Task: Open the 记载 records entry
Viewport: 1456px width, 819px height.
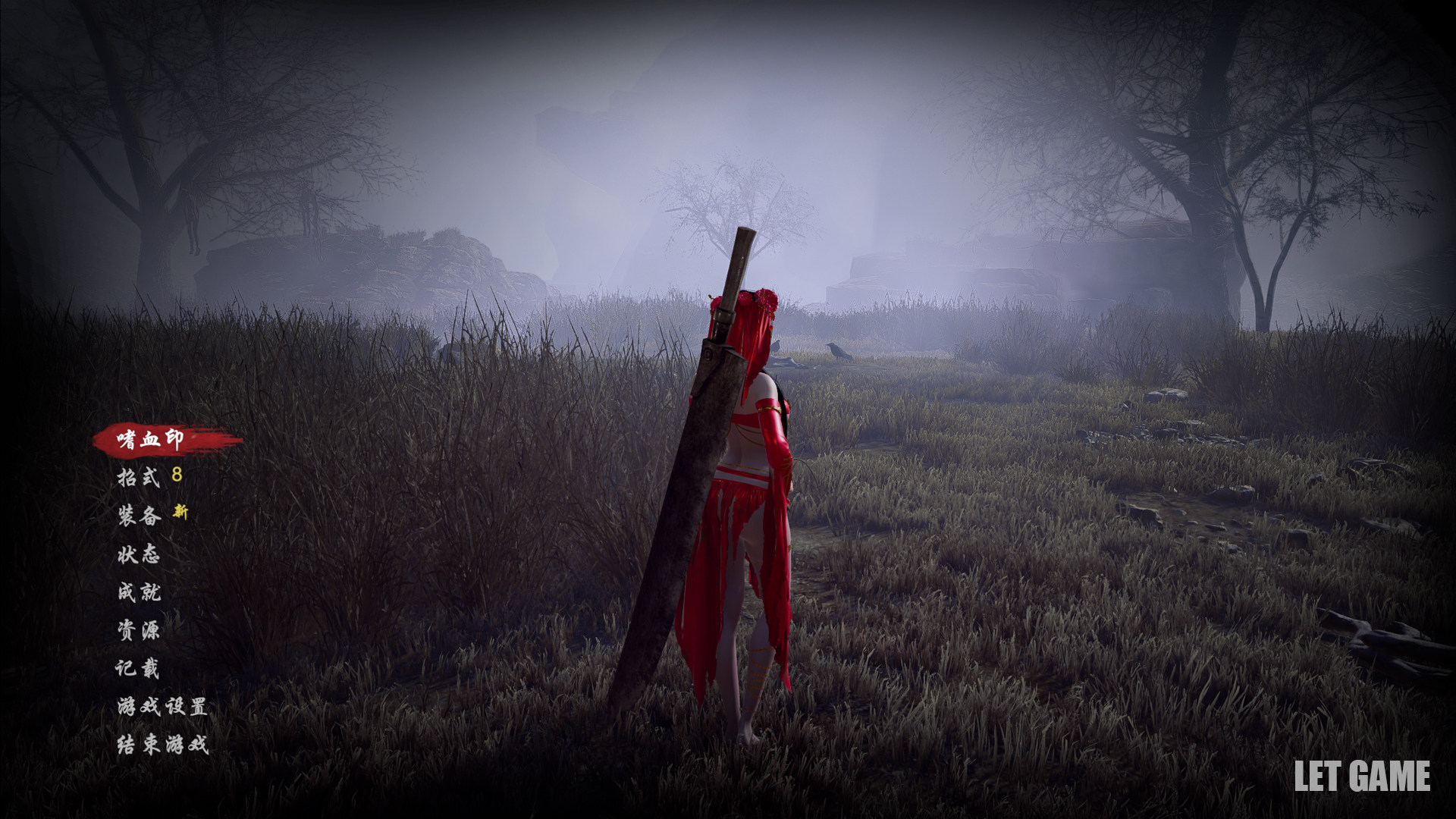Action: click(137, 668)
